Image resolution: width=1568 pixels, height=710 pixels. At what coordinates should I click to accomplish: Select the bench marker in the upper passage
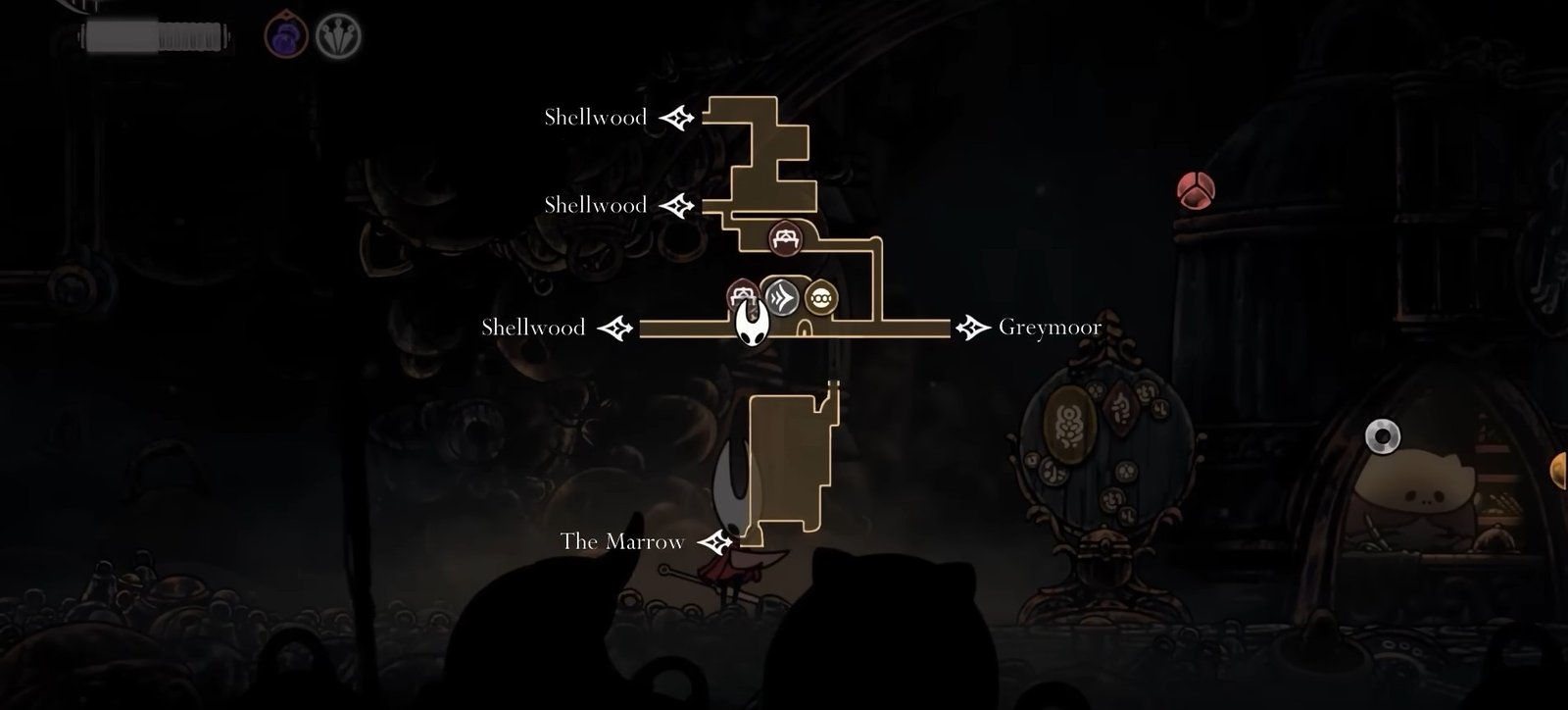[783, 236]
